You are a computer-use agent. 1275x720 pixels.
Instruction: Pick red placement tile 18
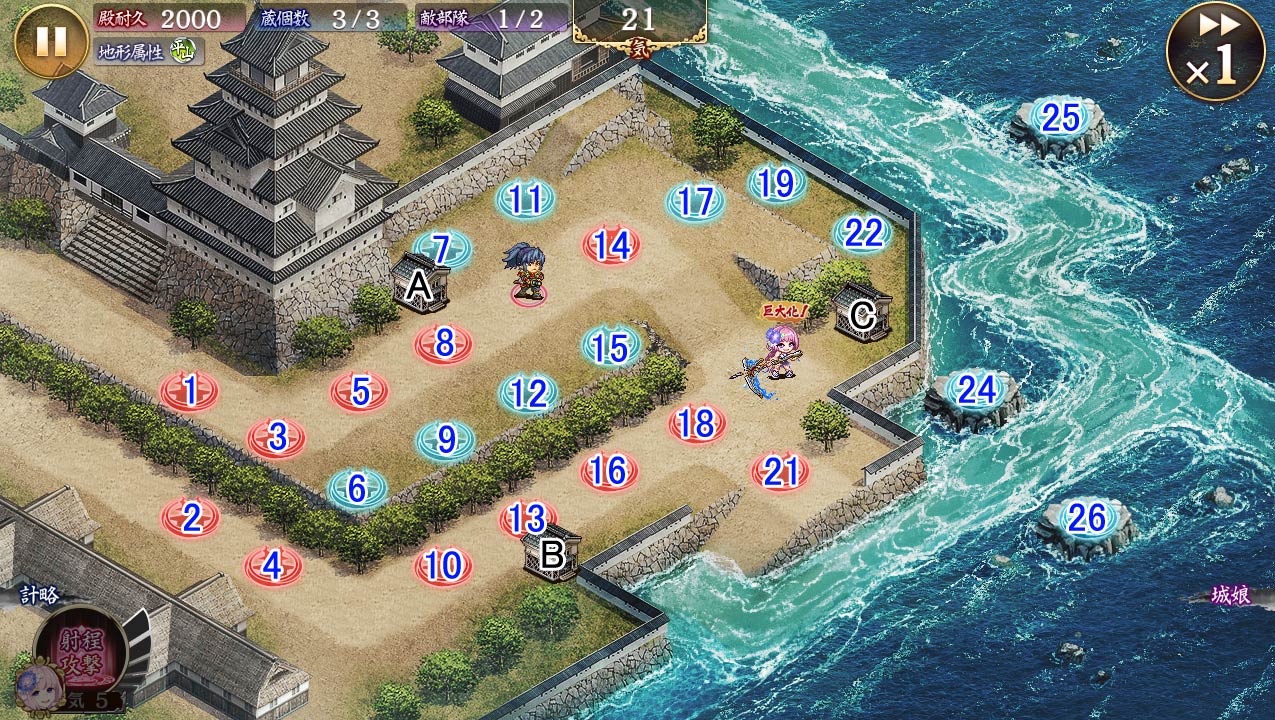tap(696, 424)
